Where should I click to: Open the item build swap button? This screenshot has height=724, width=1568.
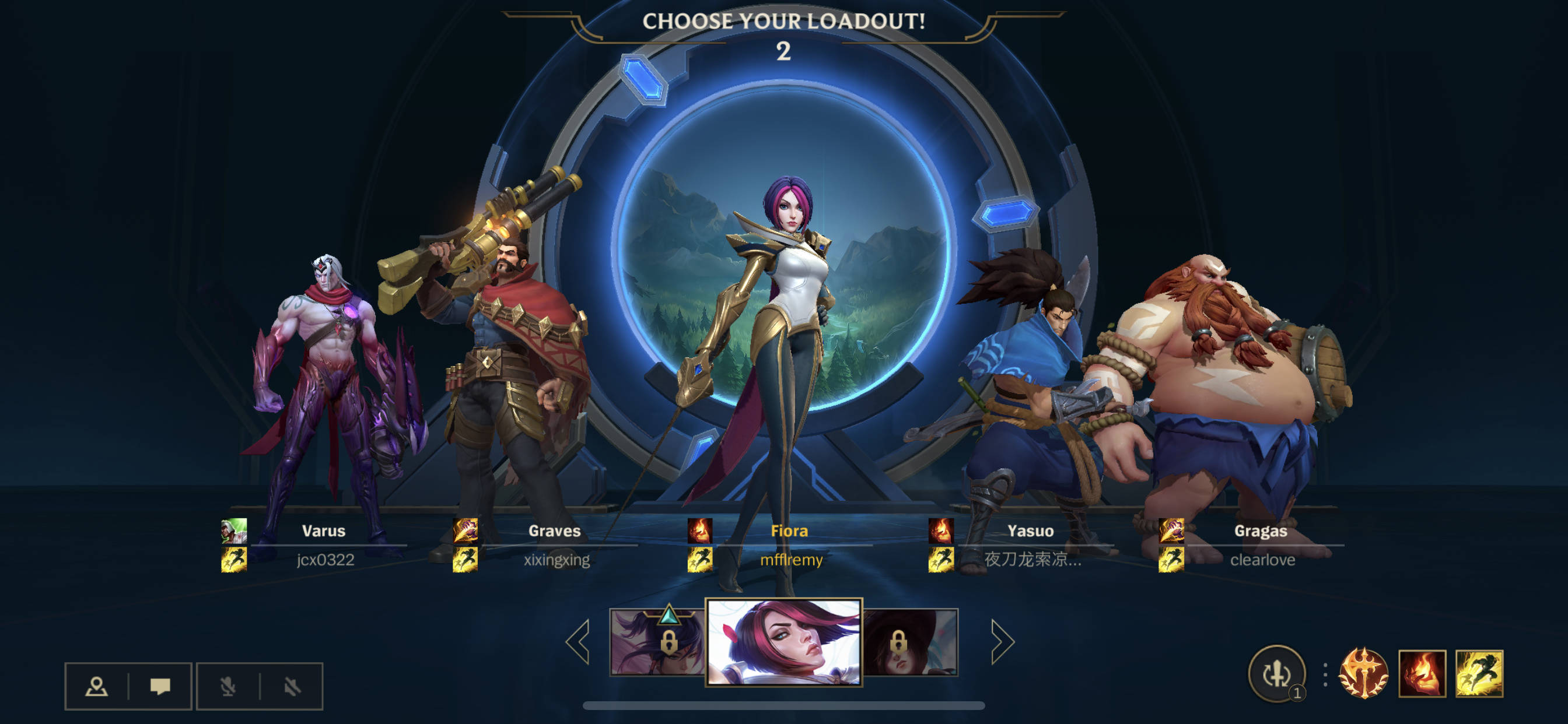click(x=1276, y=673)
